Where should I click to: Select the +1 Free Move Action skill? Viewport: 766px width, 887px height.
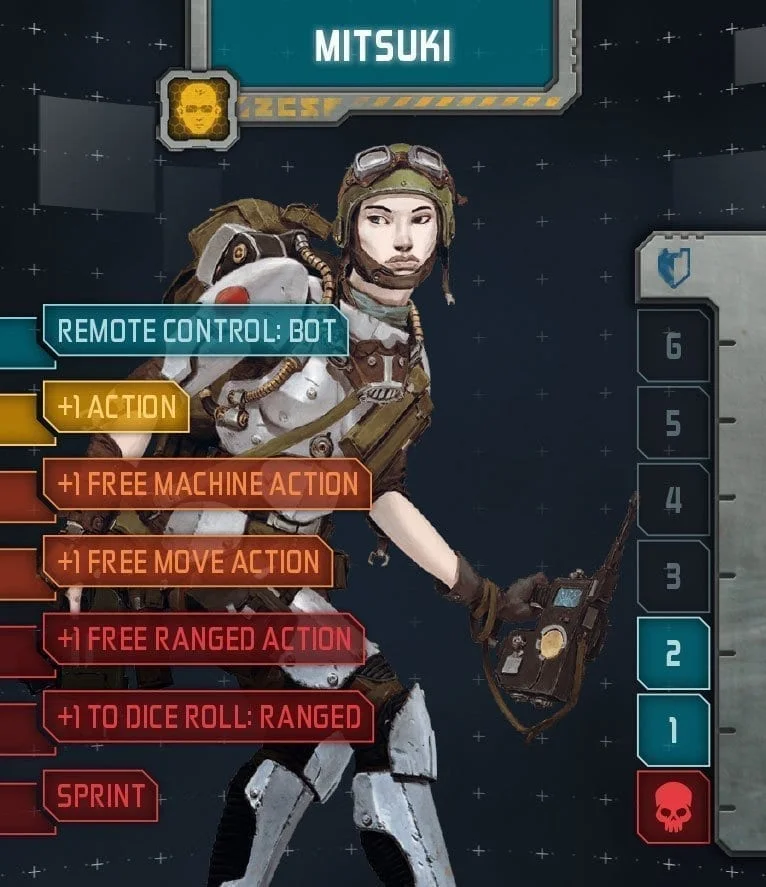pyautogui.click(x=187, y=562)
